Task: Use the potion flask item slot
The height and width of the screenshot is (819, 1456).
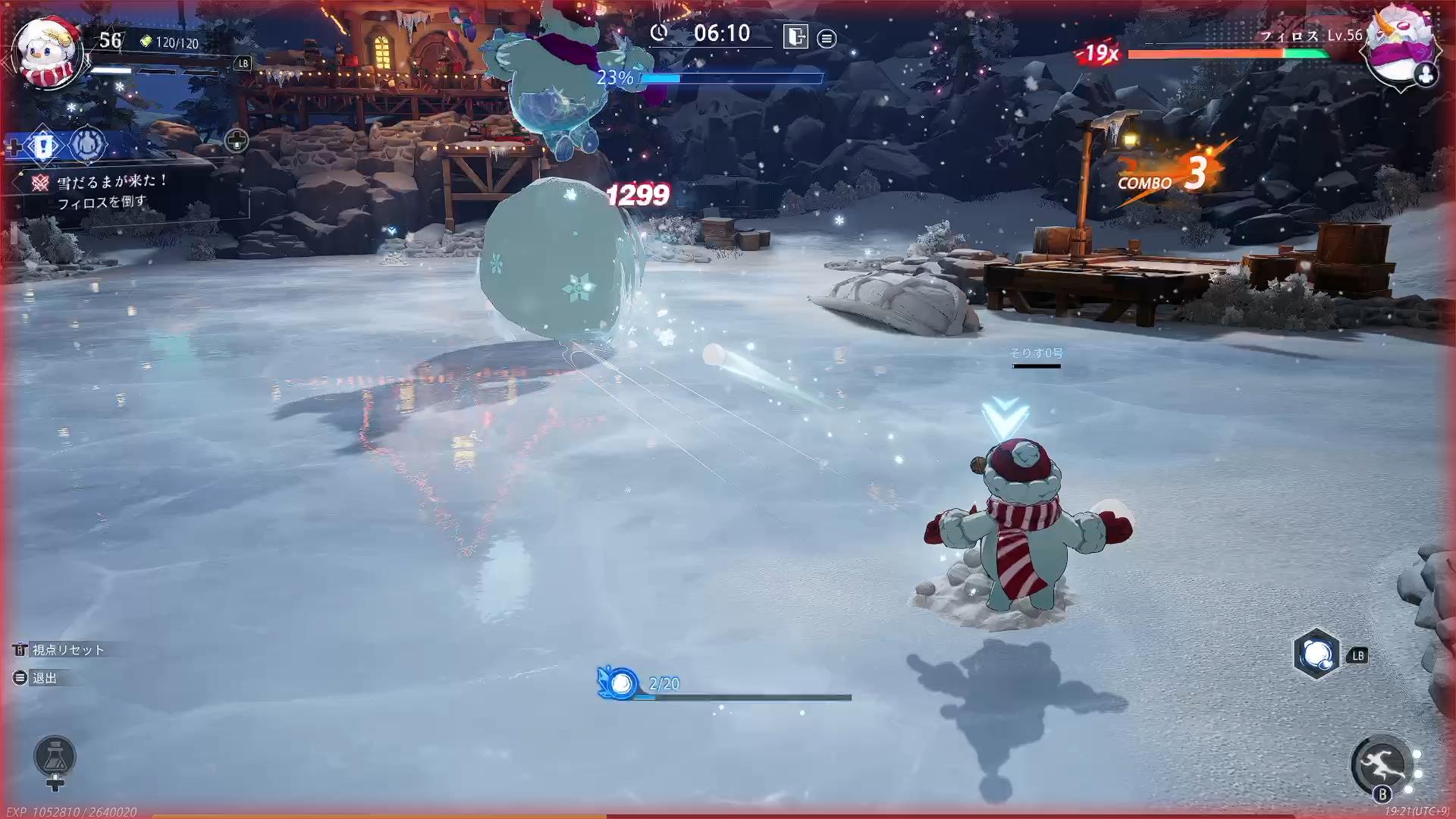Action: tap(55, 757)
